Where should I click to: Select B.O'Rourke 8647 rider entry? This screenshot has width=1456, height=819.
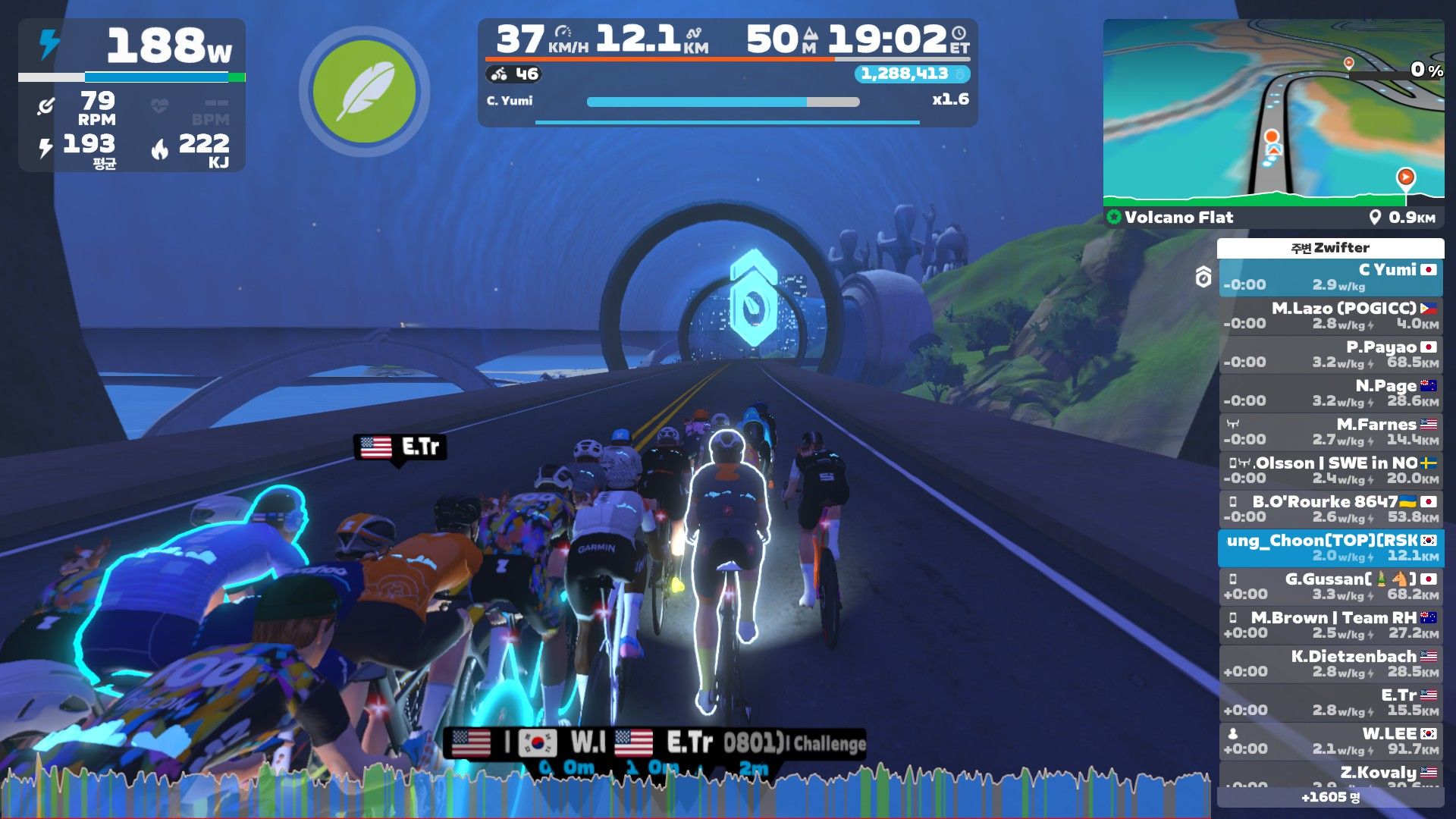(1330, 509)
